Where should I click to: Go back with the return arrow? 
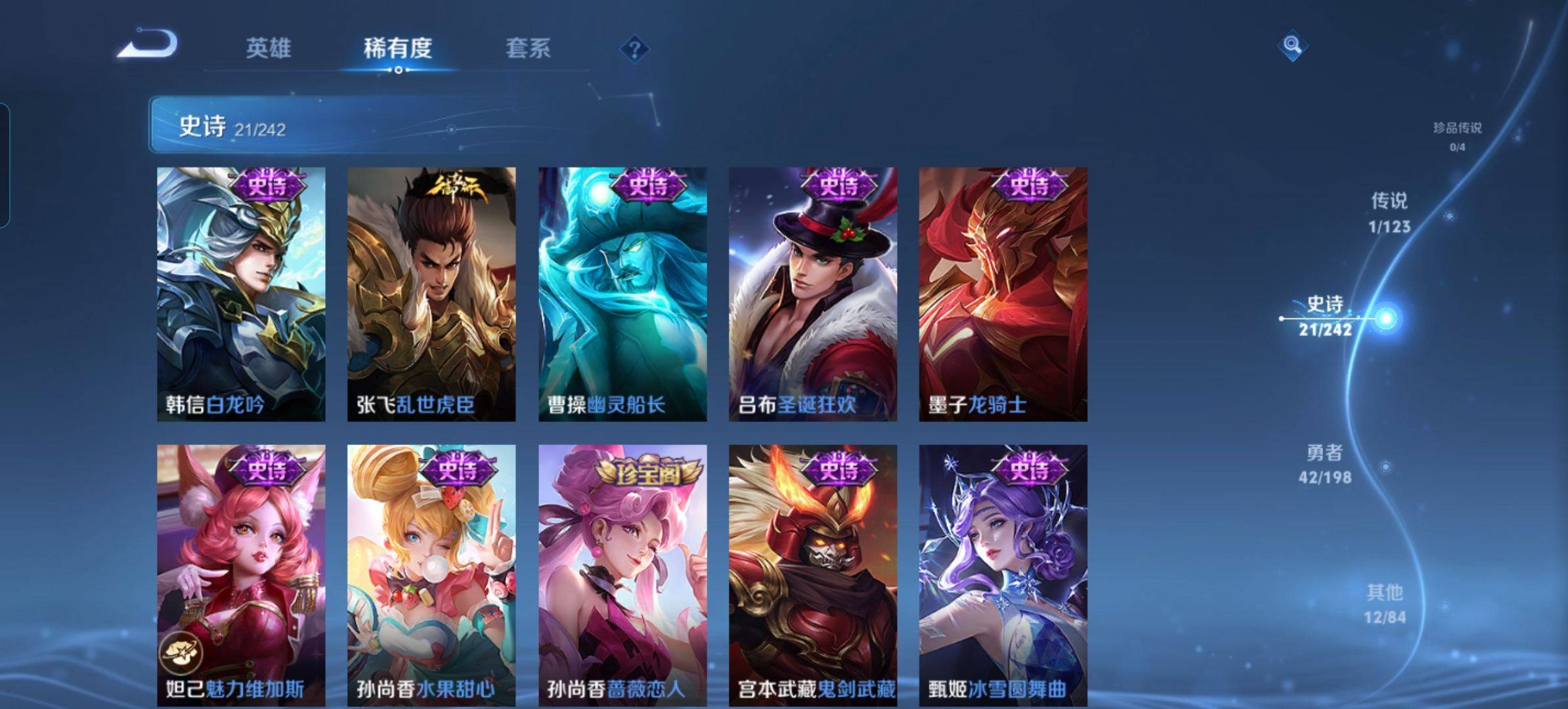pos(148,45)
